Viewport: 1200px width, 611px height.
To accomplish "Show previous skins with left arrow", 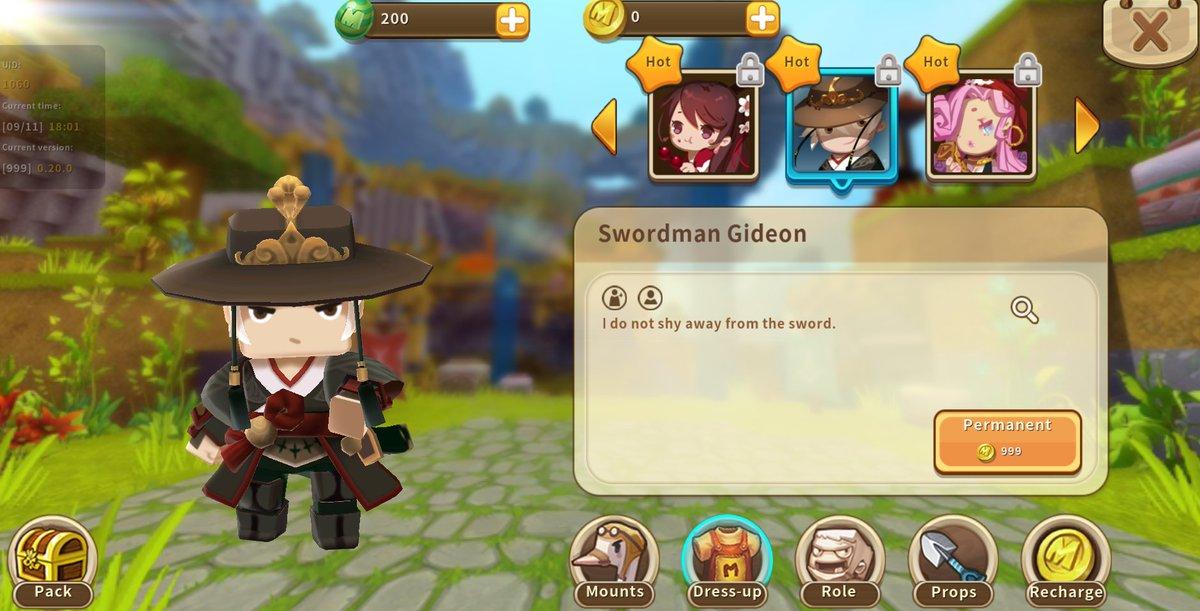I will [604, 125].
